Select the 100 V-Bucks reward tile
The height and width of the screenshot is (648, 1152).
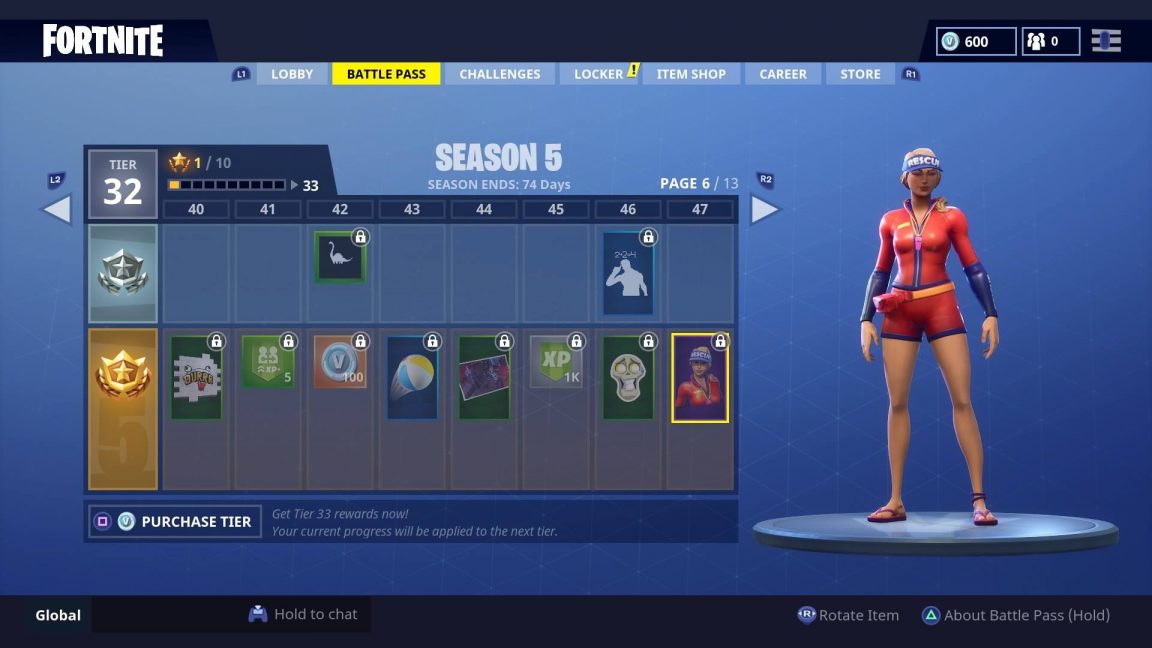tap(340, 361)
